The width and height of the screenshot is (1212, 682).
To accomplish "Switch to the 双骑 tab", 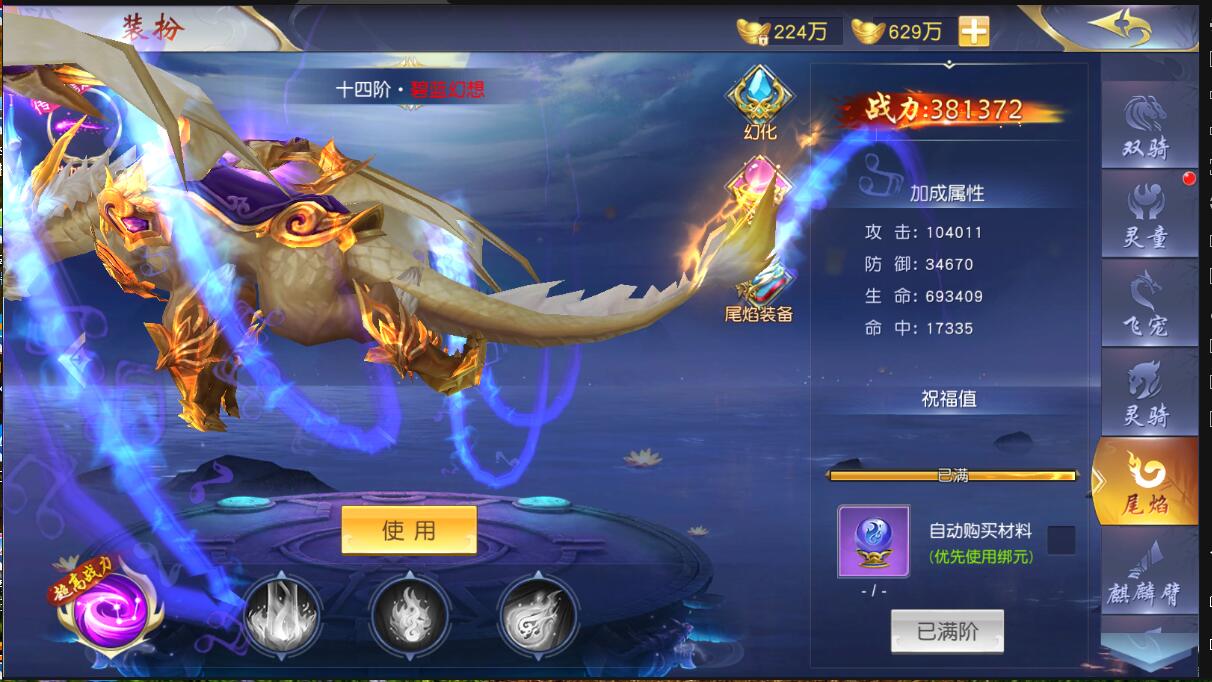I will point(1147,125).
